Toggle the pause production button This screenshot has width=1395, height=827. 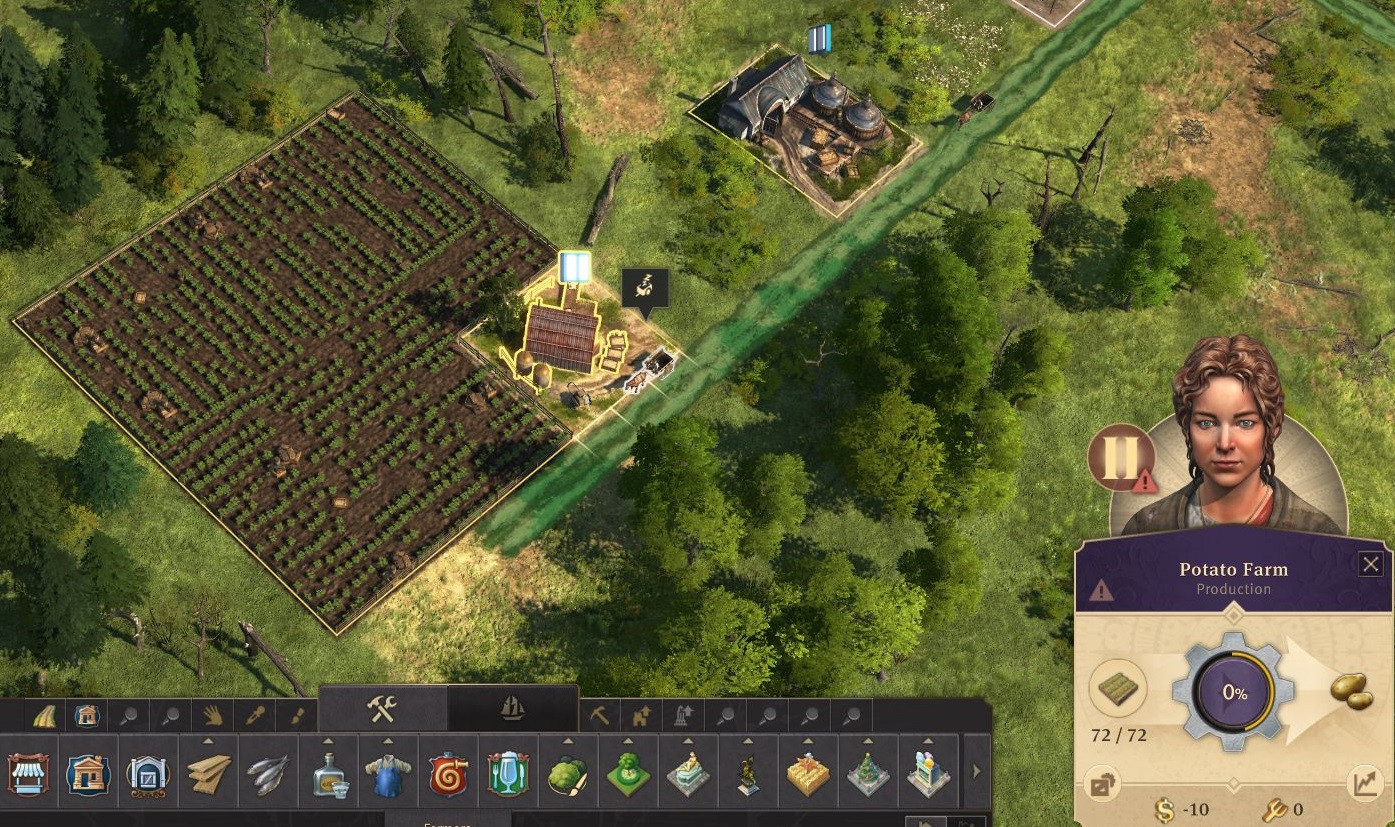tap(1120, 457)
